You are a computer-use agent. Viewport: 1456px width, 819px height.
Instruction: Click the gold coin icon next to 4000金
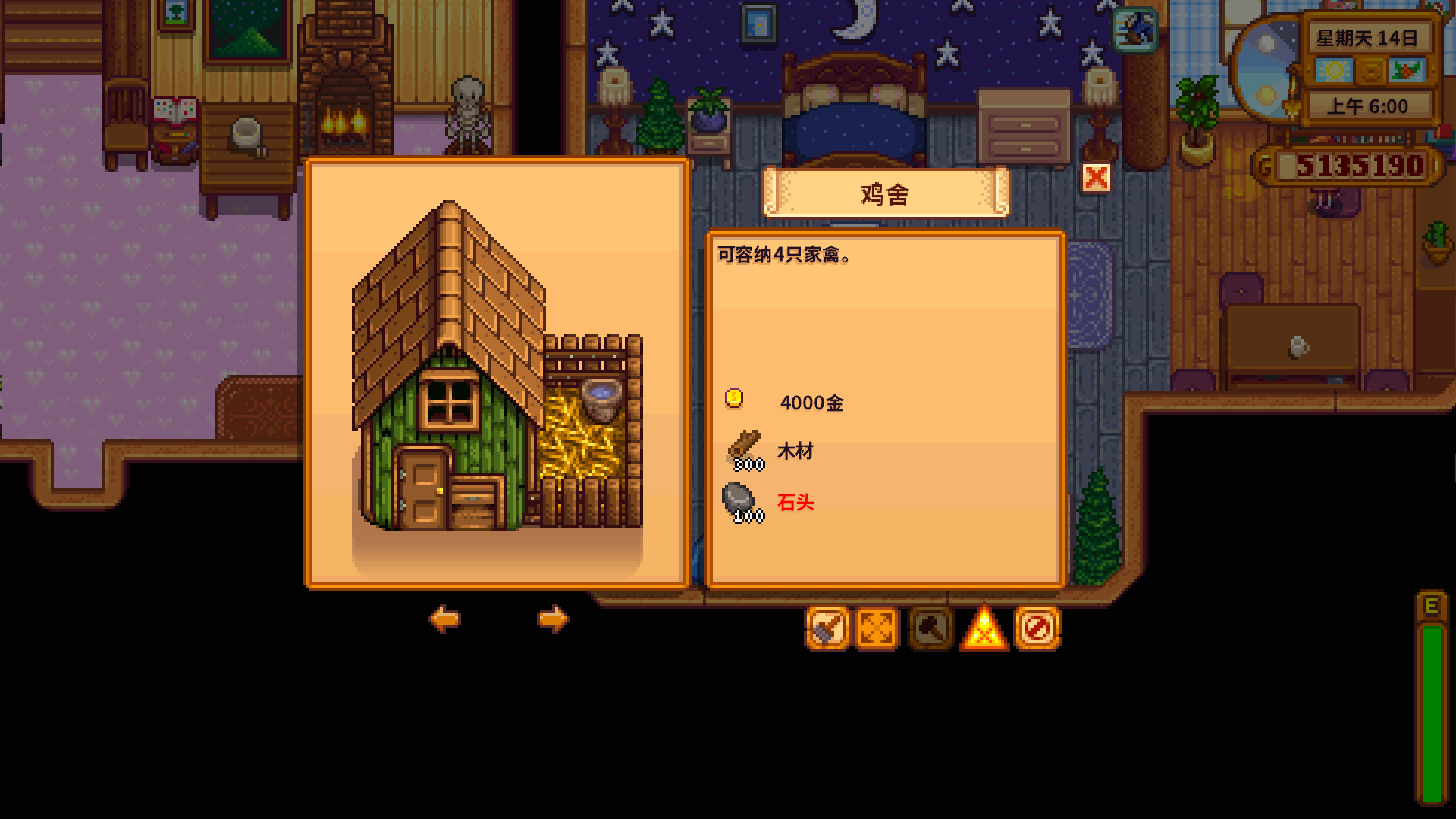[x=733, y=400]
